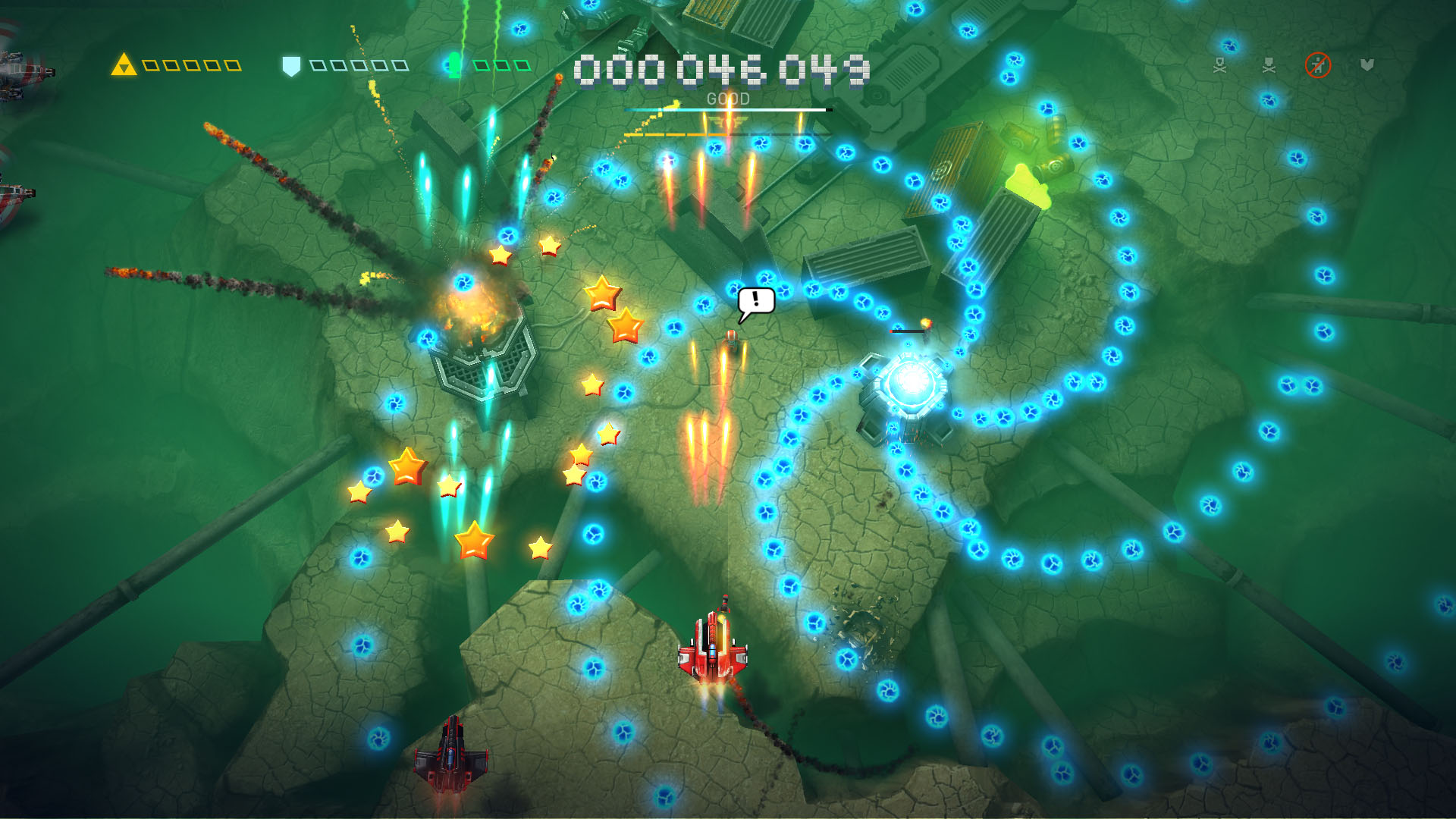Click the exclamation-mark rescue bubble
The image size is (1456, 819).
click(755, 299)
